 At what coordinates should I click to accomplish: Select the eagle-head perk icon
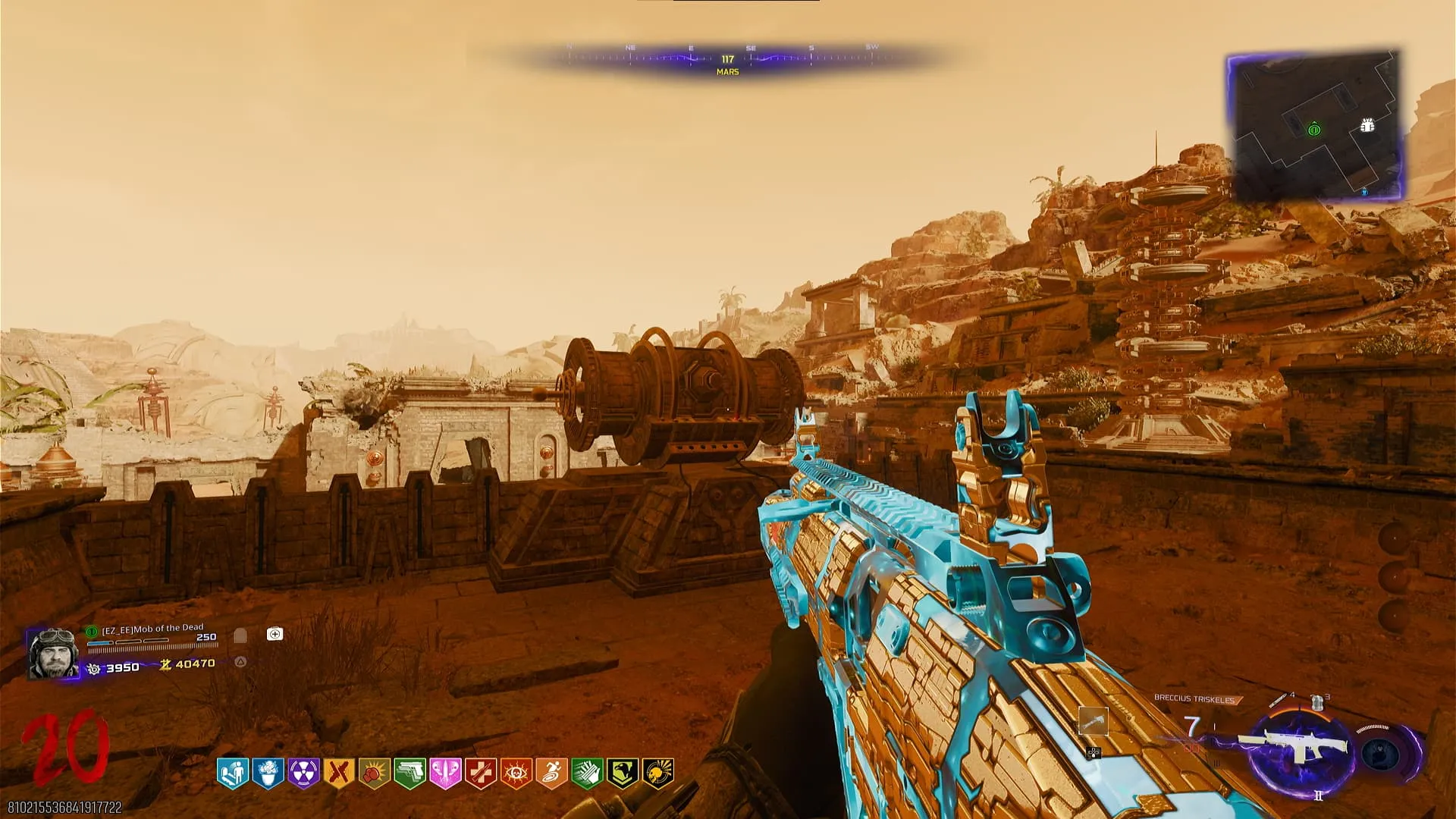622,773
